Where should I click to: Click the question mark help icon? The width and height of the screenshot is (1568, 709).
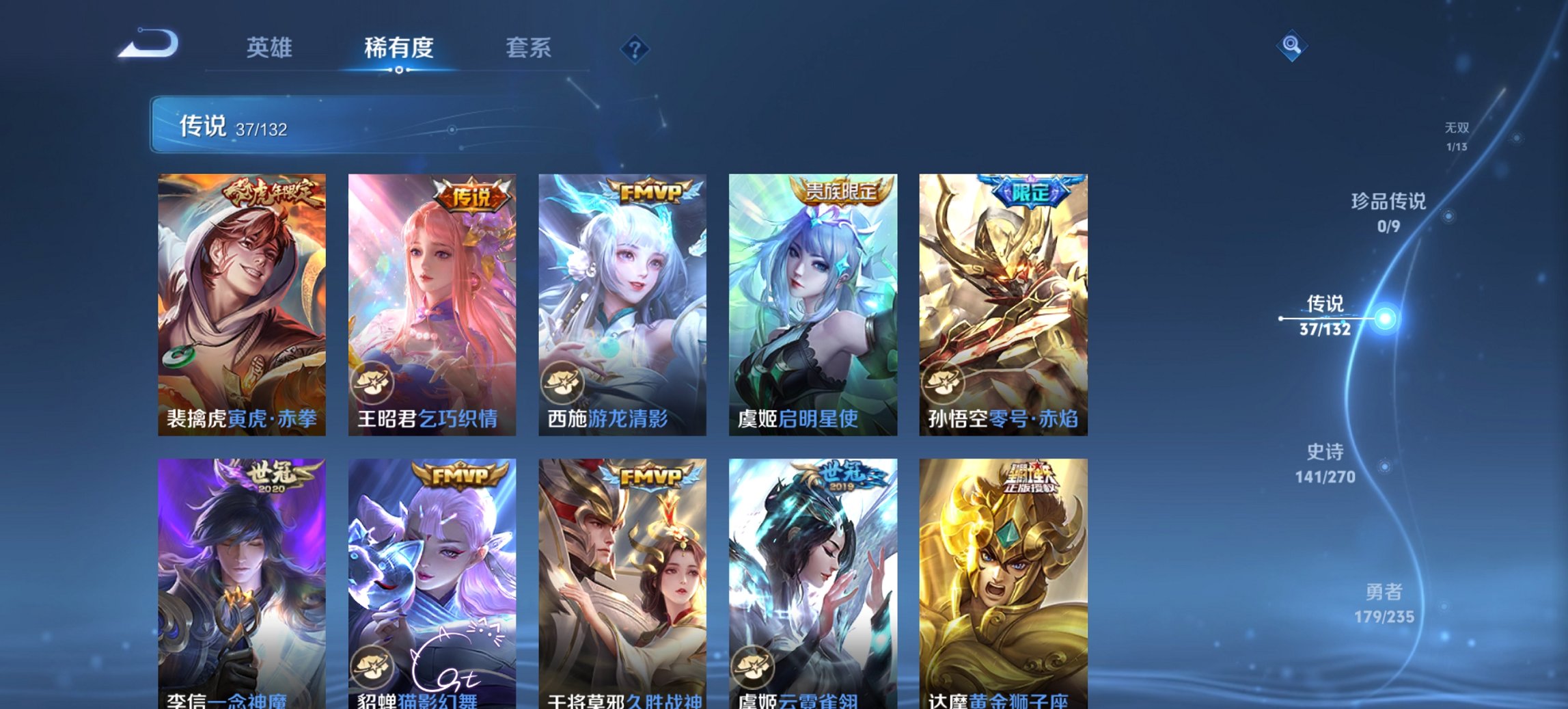pyautogui.click(x=635, y=48)
